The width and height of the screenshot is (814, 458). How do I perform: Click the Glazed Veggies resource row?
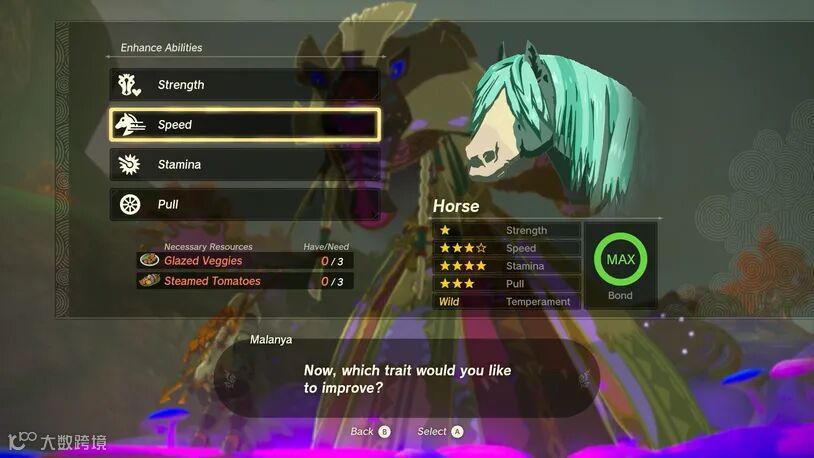[x=245, y=261]
